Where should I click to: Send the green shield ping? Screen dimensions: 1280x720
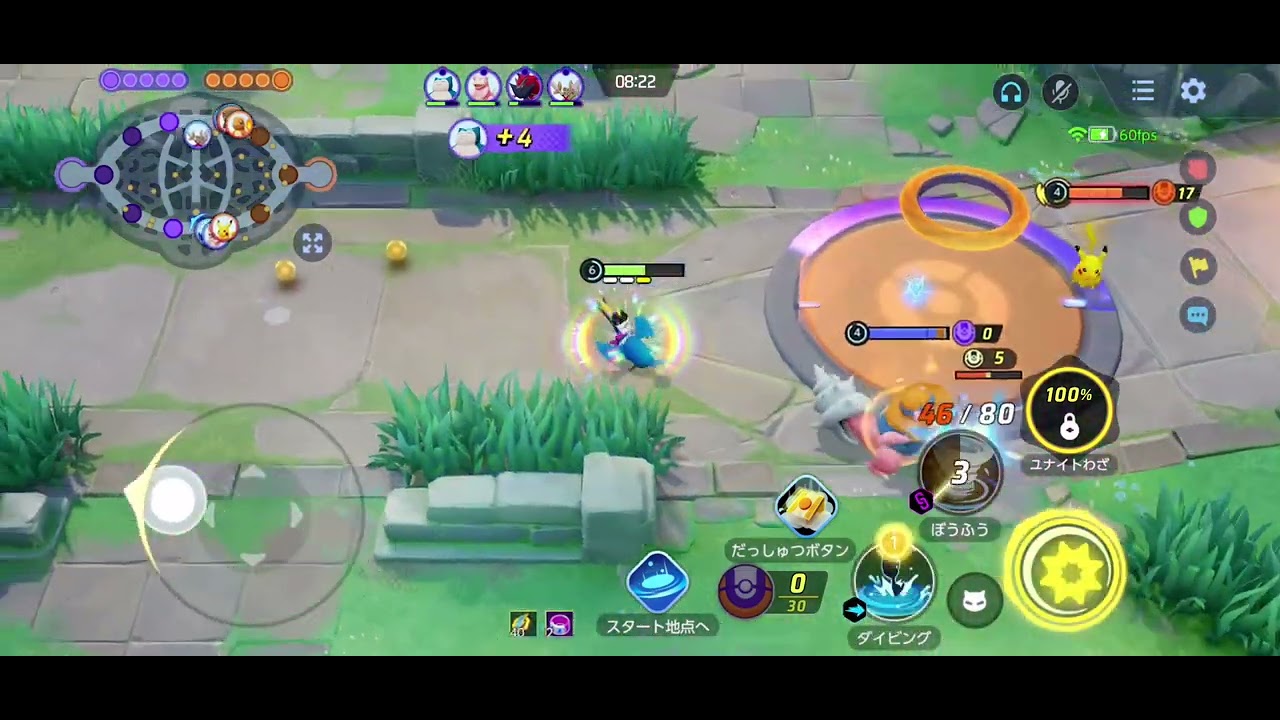(1198, 216)
